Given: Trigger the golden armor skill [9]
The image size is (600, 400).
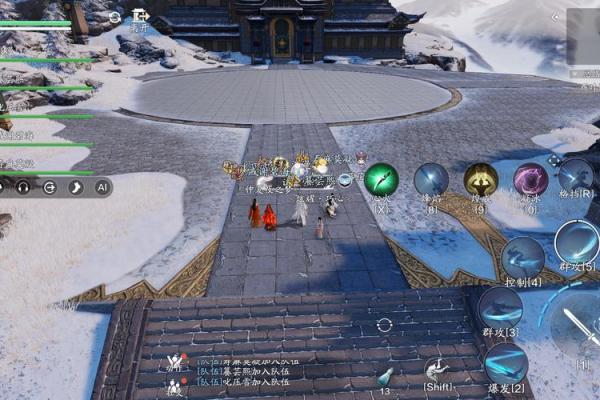Looking at the screenshot, I should click(480, 180).
